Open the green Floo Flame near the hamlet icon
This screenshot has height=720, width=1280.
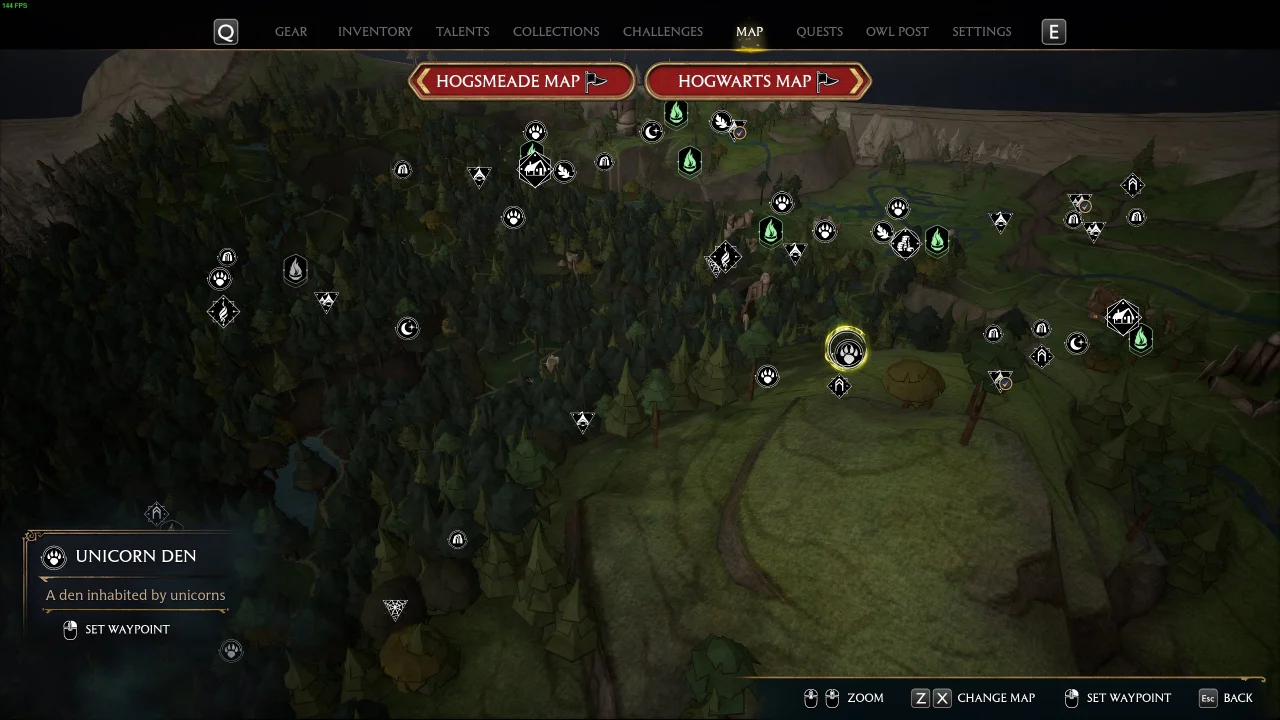click(x=1141, y=340)
